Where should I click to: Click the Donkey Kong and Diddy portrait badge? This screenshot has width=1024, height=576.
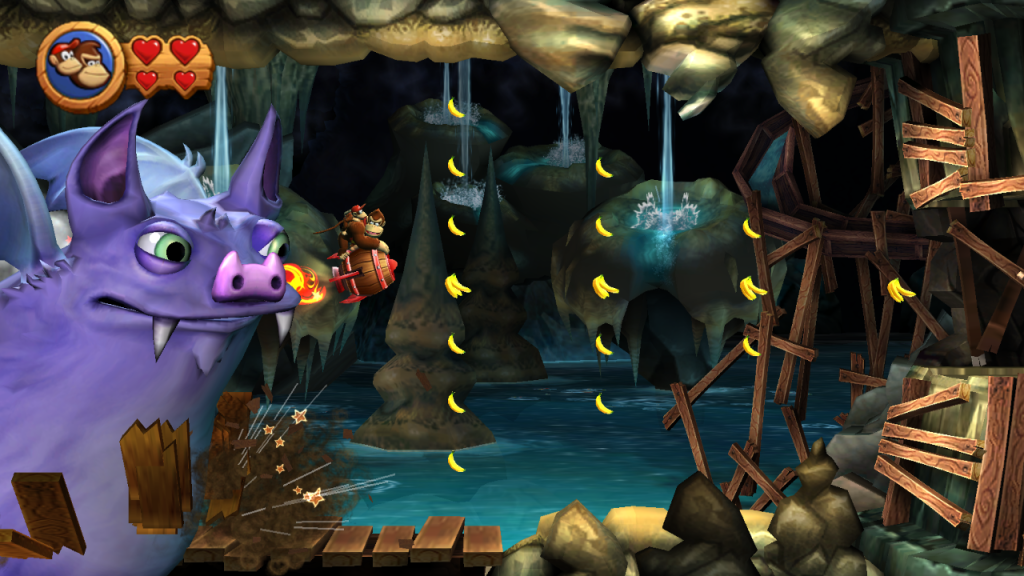click(x=81, y=66)
